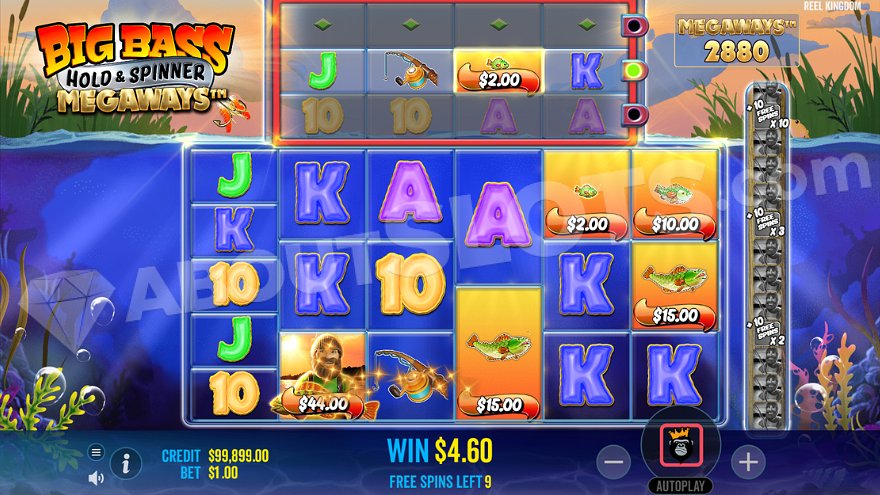880x495 pixels.
Task: Click the gorilla spin button
Action: point(681,450)
